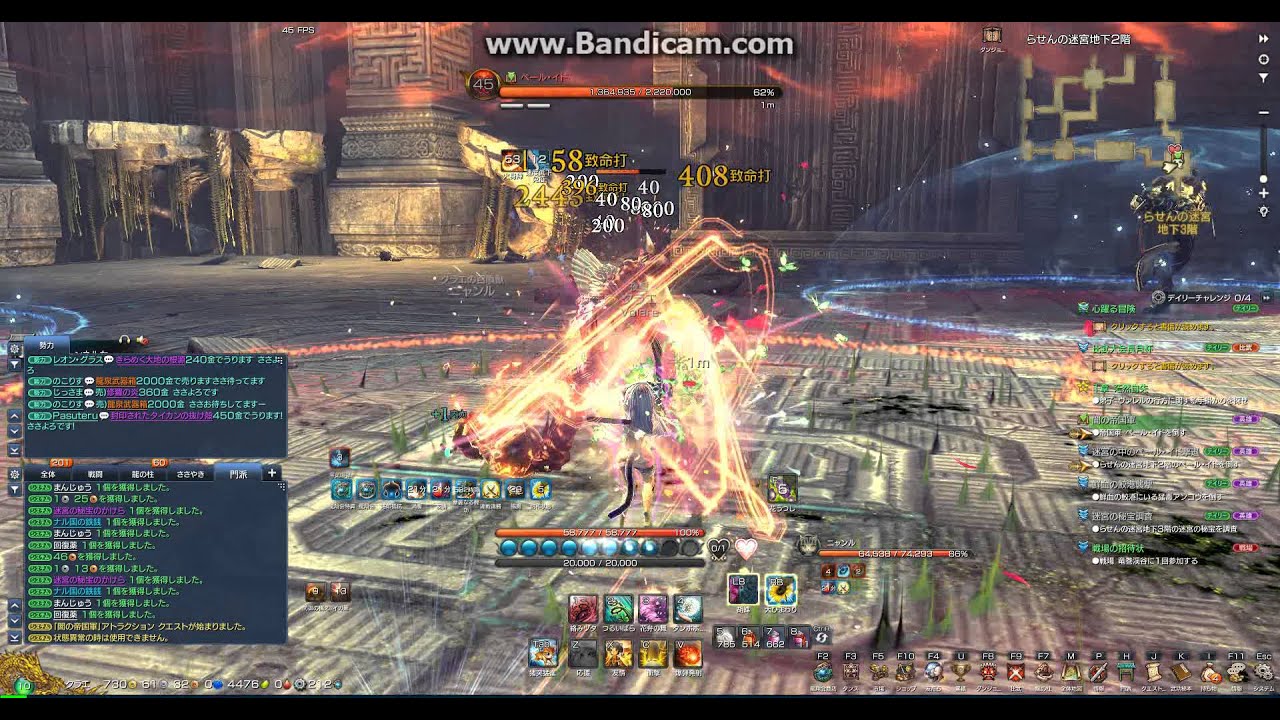Fire the V explosion skill
Image resolution: width=1280 pixels, height=720 pixels.
point(686,654)
